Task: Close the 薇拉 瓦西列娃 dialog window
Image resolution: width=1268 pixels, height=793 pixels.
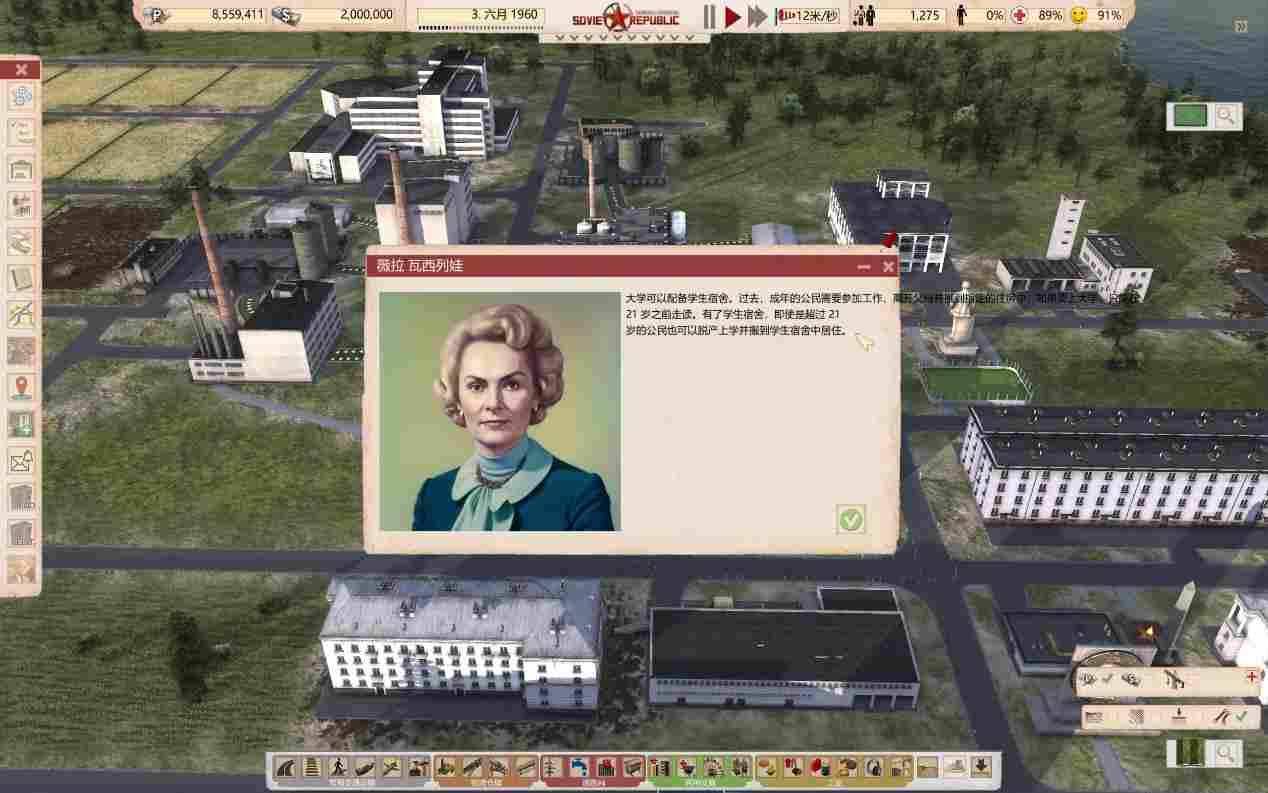Action: [x=888, y=267]
